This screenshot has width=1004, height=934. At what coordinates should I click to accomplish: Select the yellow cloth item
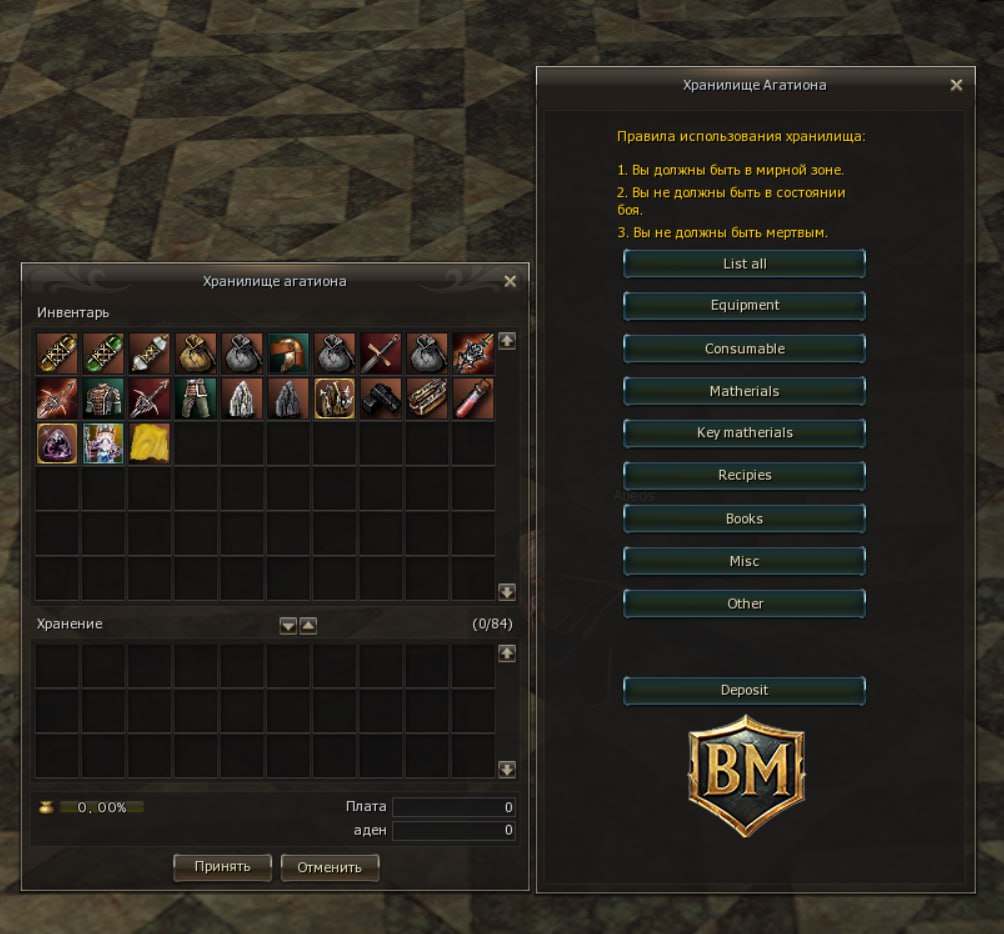150,443
